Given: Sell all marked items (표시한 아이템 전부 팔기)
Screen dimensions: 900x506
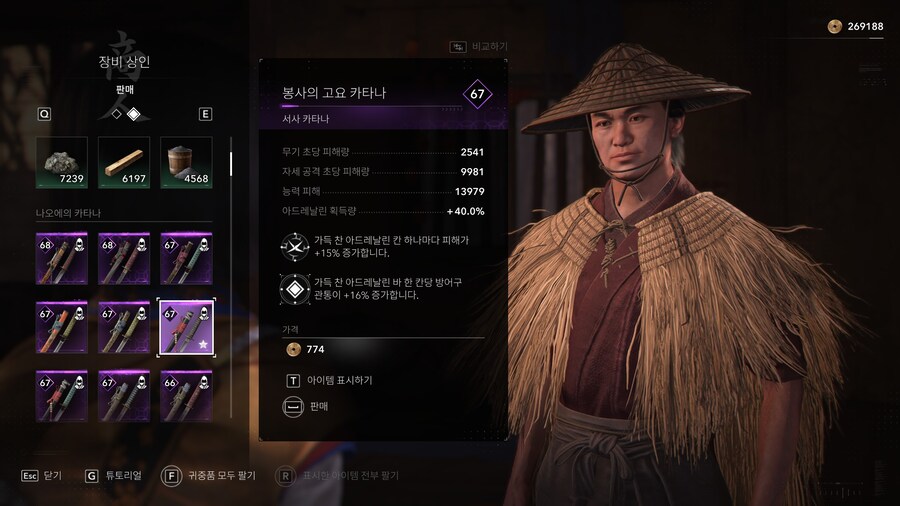Looking at the screenshot, I should point(340,476).
